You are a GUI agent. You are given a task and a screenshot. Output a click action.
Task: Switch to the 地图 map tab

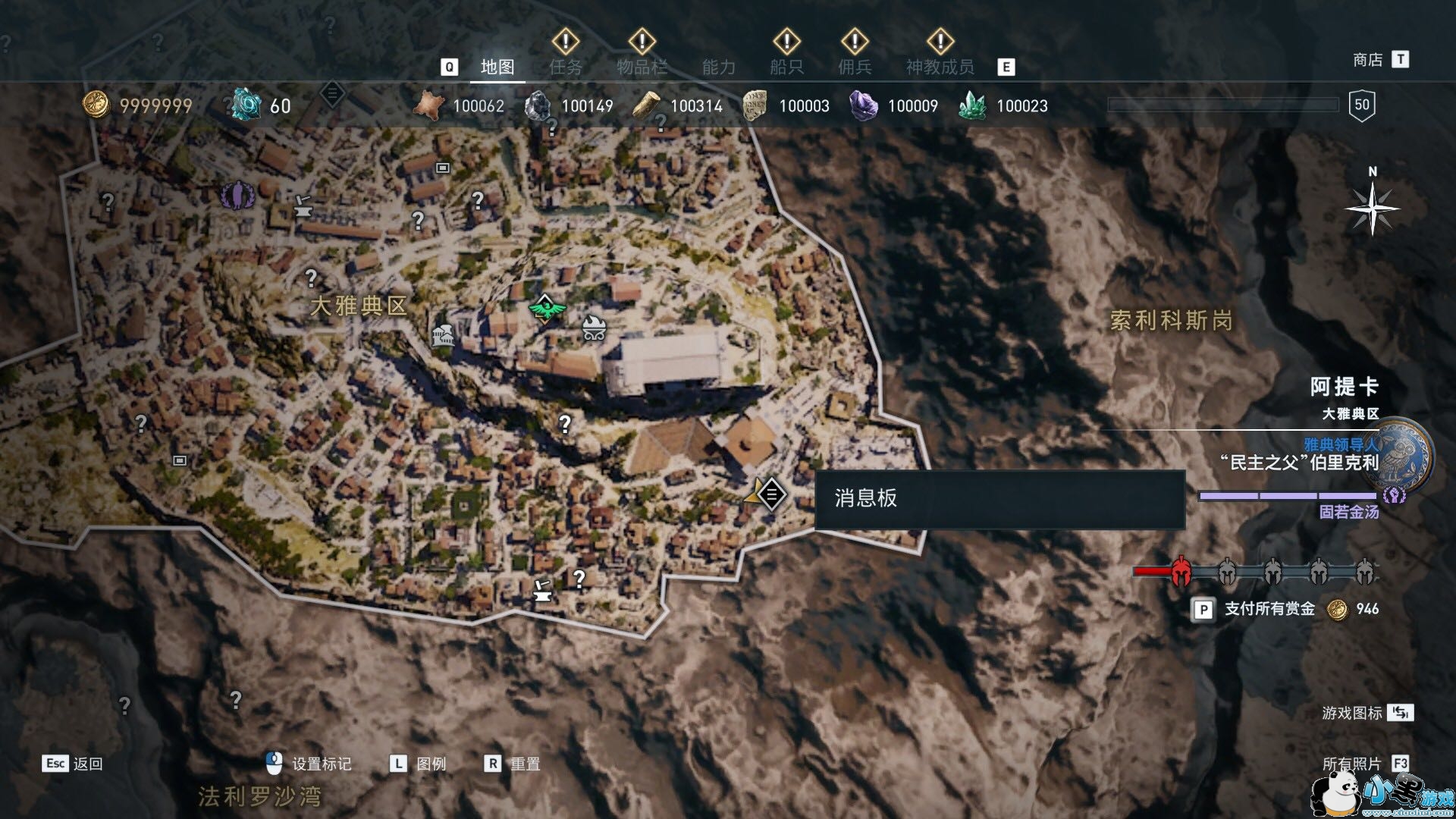pyautogui.click(x=497, y=67)
